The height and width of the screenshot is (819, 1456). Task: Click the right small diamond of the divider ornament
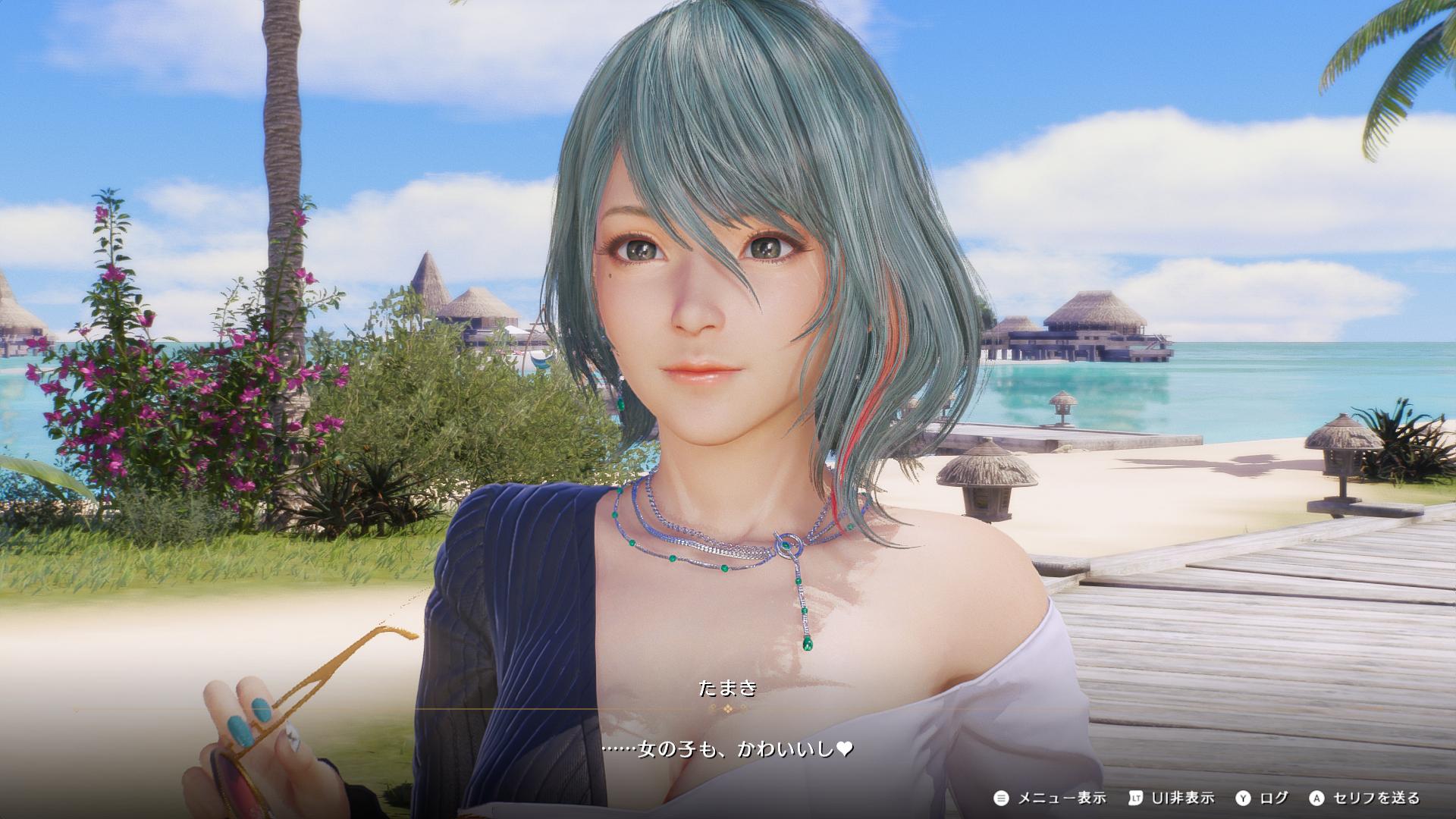[x=744, y=708]
